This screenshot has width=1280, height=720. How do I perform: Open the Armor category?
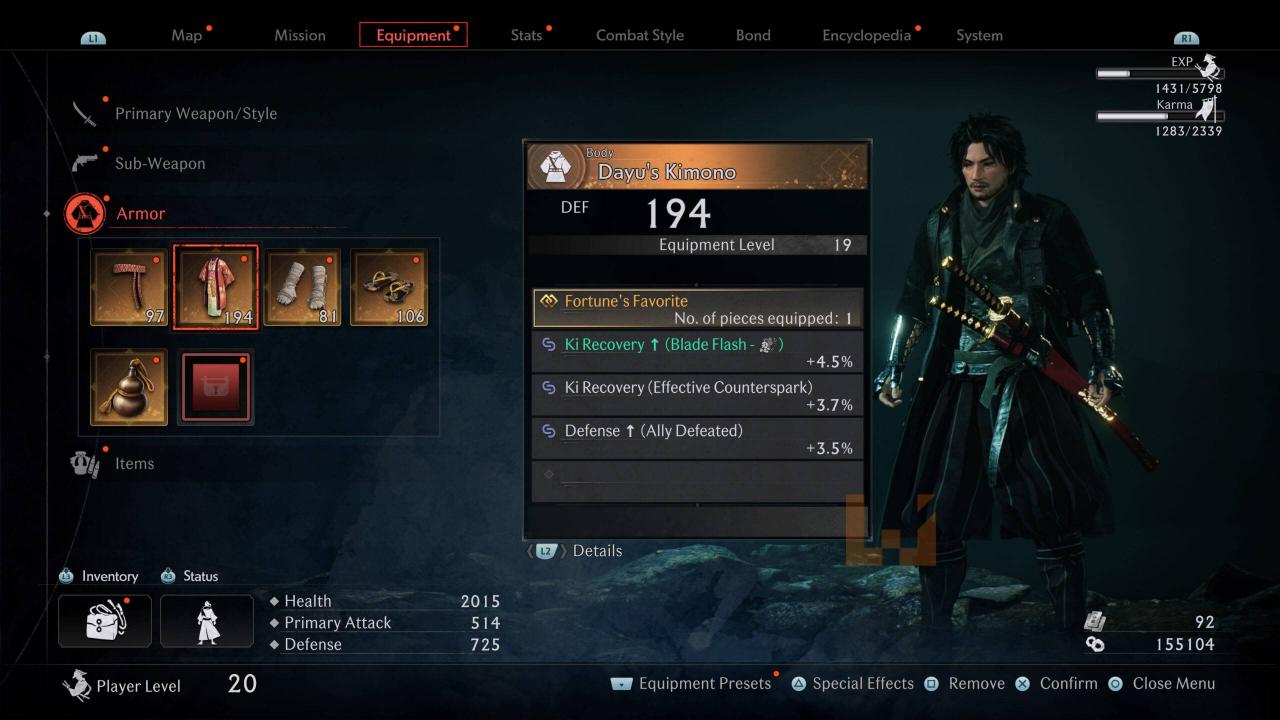coord(140,213)
